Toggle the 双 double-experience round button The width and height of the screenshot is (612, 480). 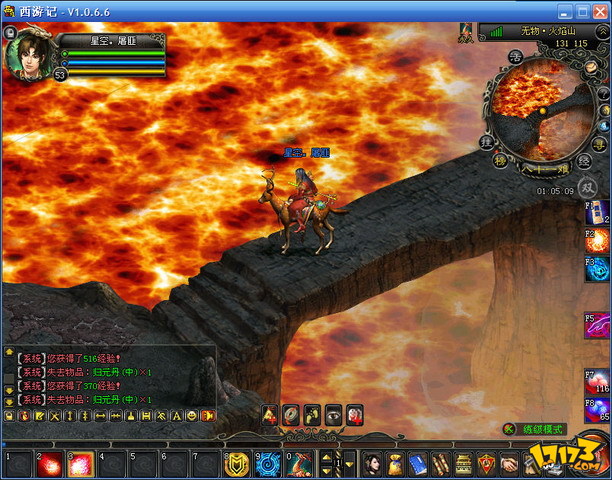point(588,186)
